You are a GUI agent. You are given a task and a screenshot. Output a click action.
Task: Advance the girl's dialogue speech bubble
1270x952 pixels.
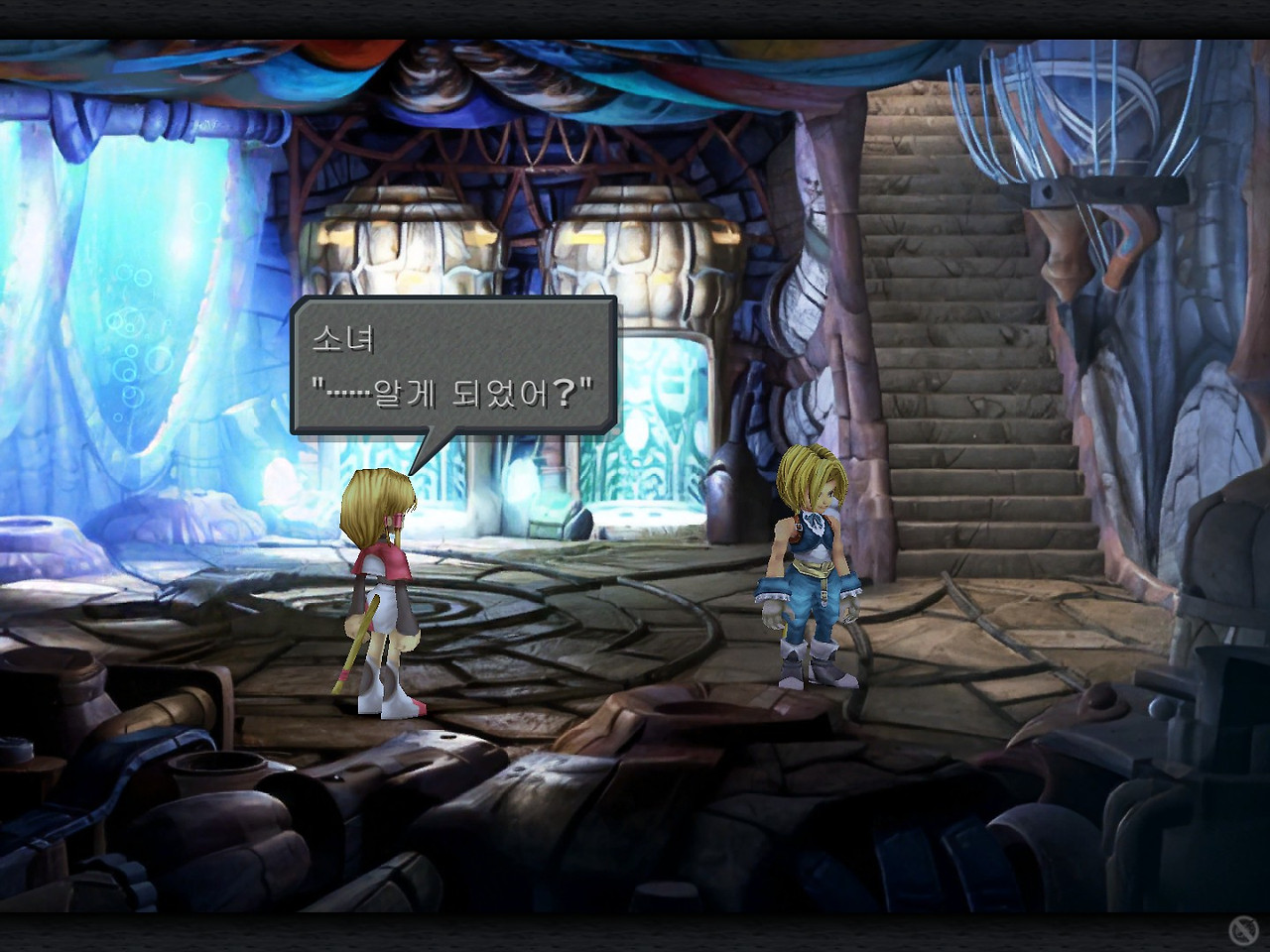[x=453, y=366]
